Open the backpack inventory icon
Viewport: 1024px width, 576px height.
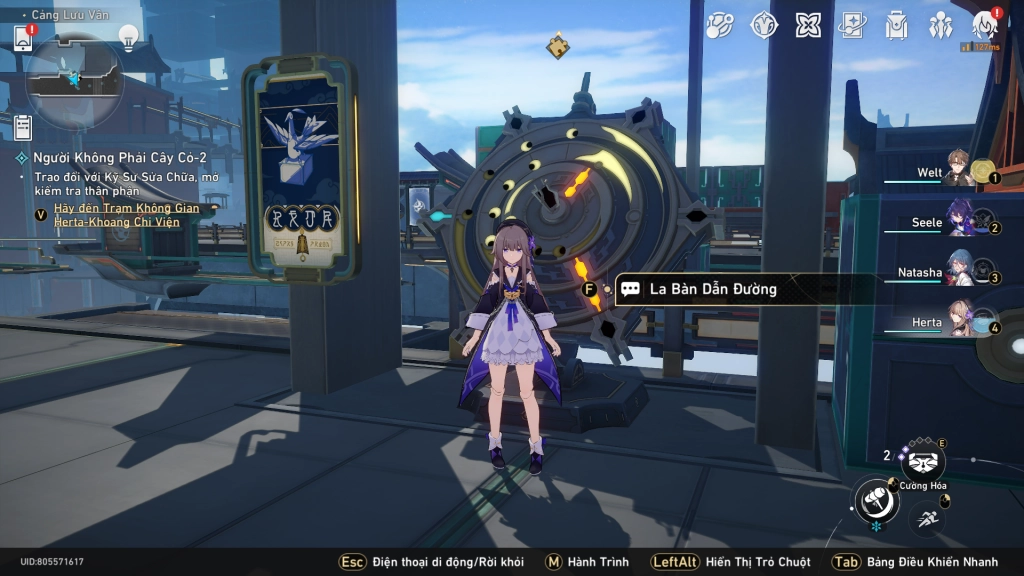pyautogui.click(x=896, y=26)
